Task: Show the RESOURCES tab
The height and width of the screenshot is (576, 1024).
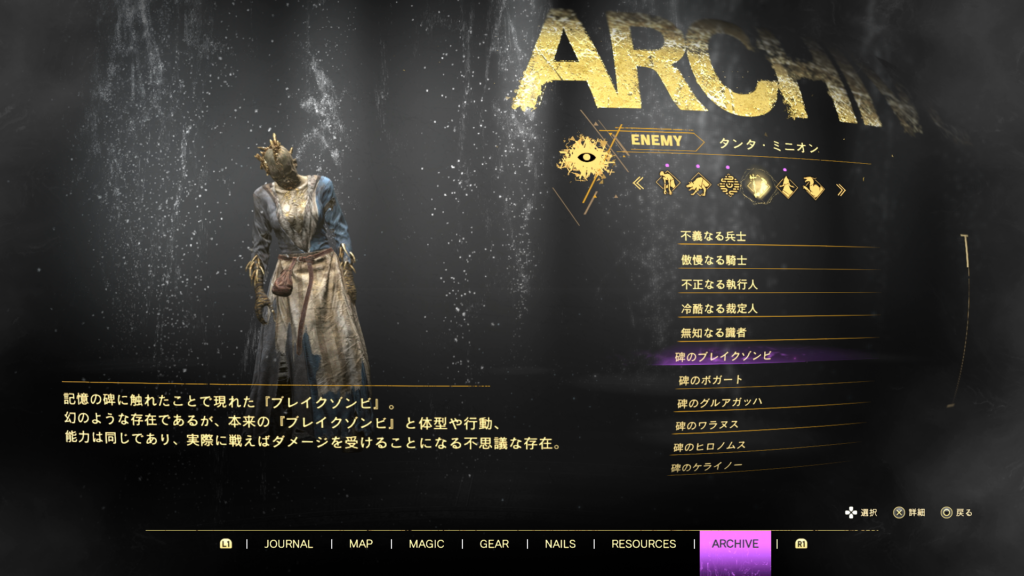Action: [x=643, y=544]
